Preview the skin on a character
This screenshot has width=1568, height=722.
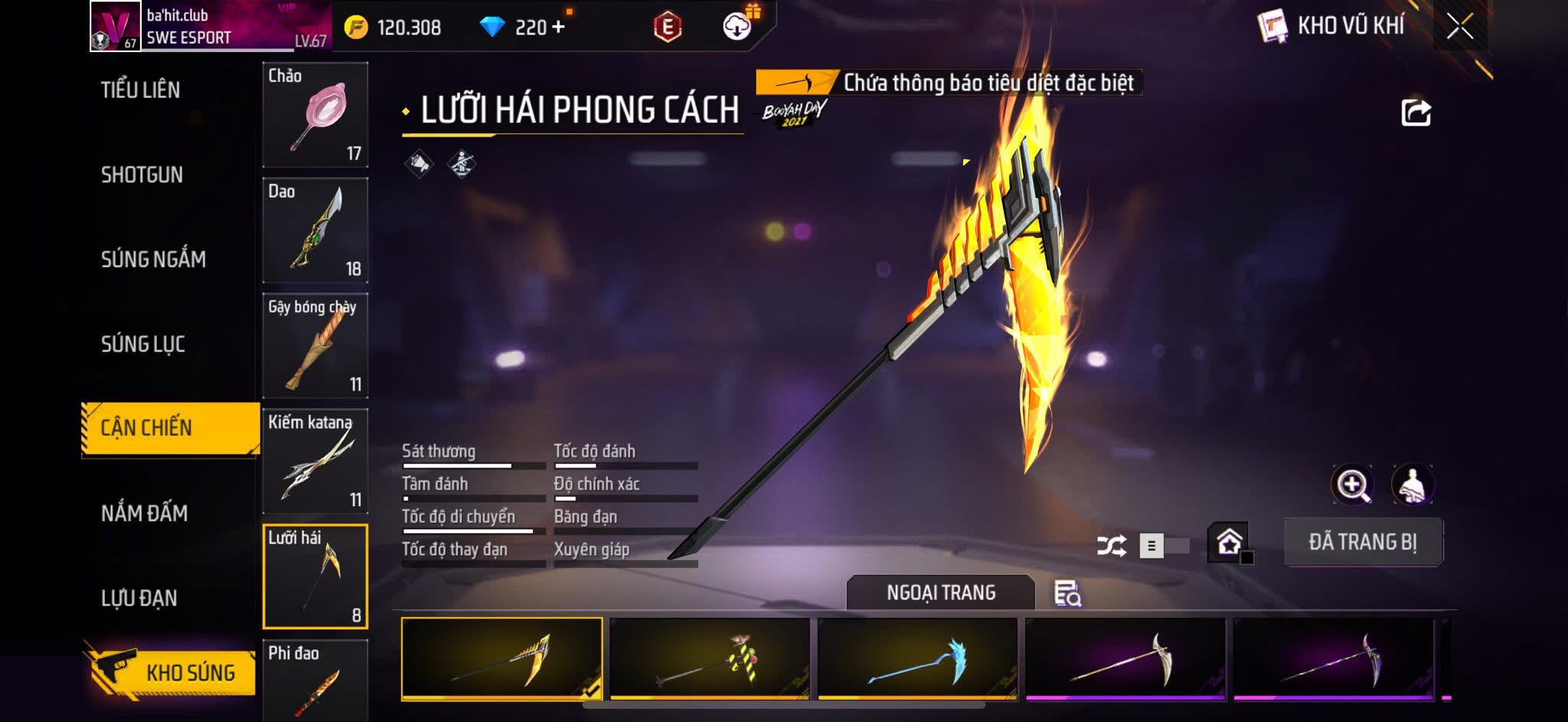click(1412, 485)
